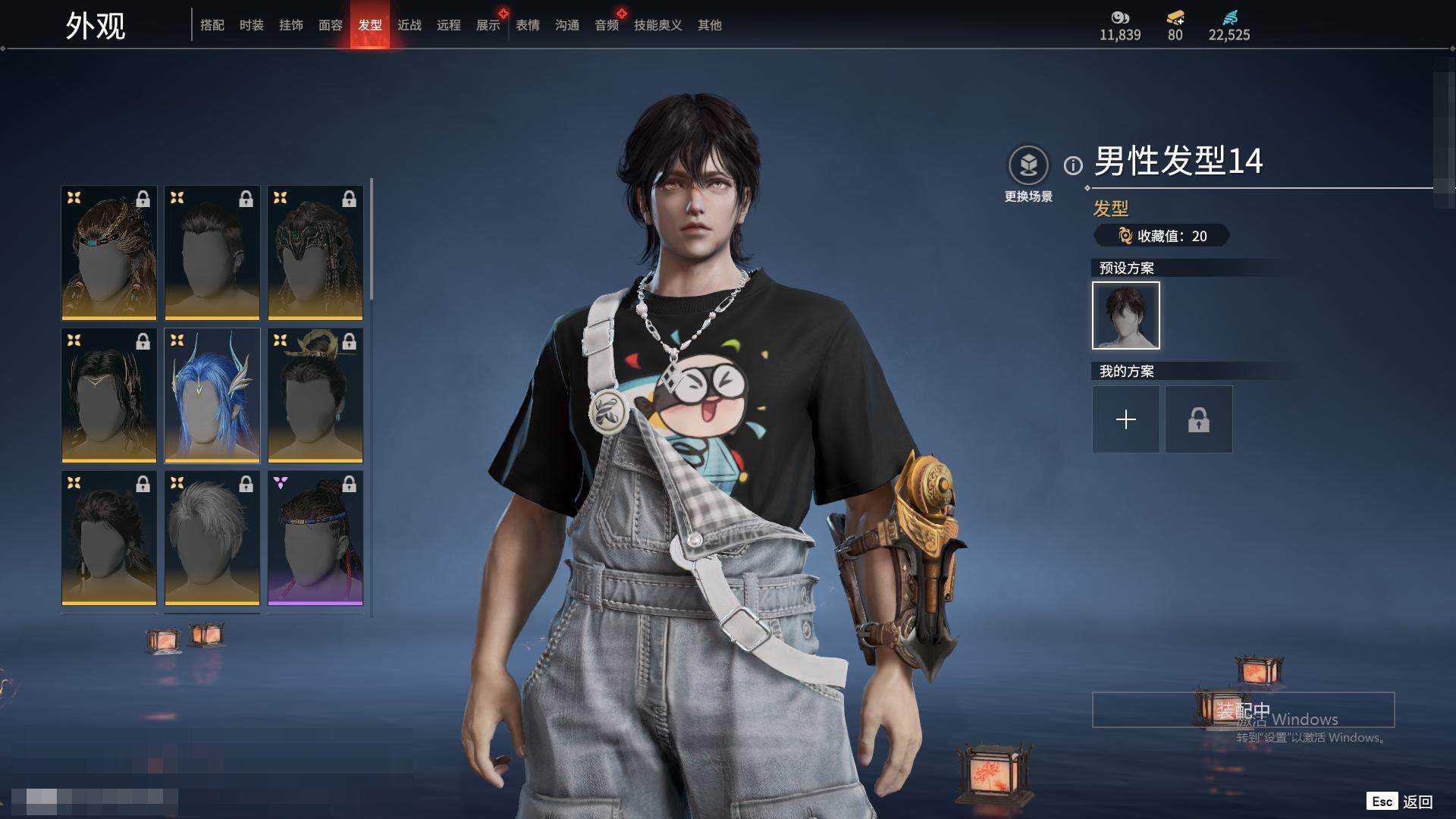The image size is (1456, 819).
Task: Open the 表情 emote tab
Action: coord(528,25)
